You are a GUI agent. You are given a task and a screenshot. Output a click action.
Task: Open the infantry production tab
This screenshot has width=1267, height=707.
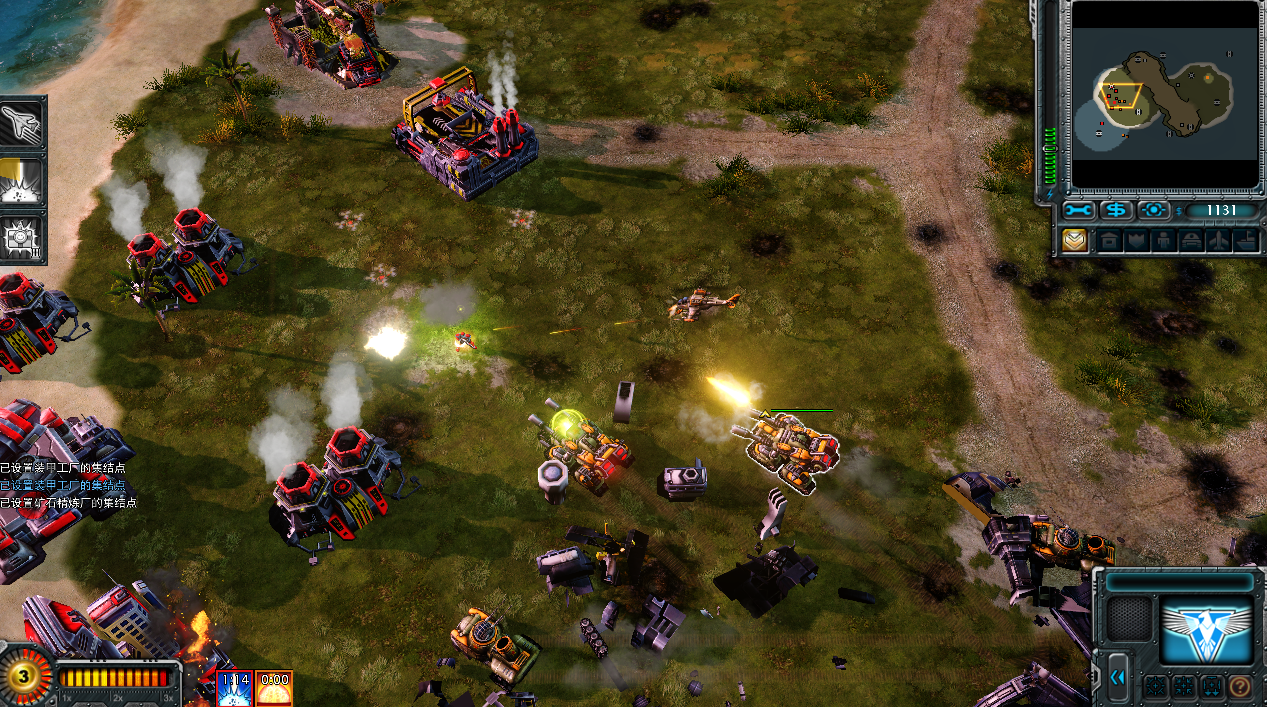1163,241
